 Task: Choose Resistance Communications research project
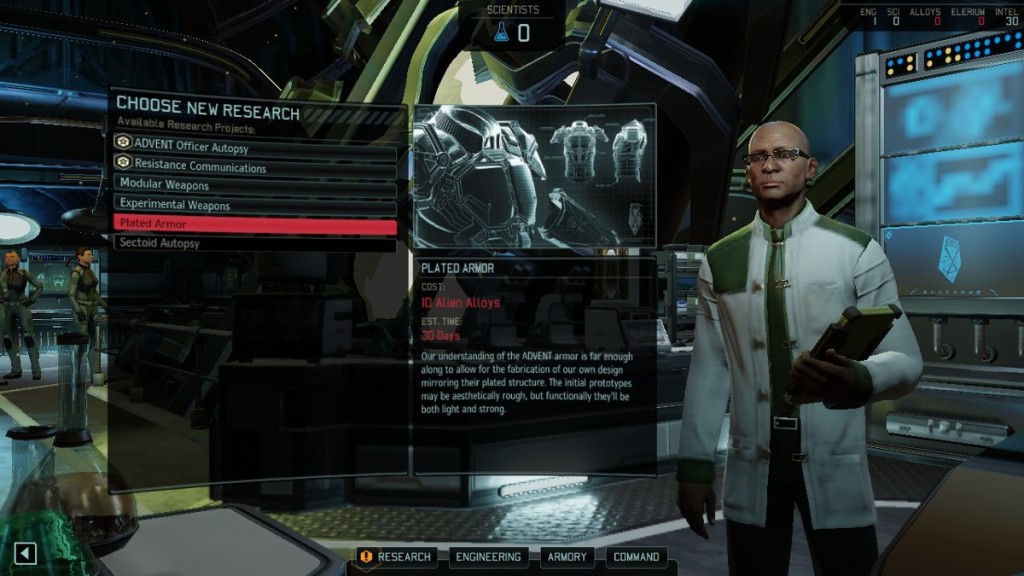click(x=255, y=166)
